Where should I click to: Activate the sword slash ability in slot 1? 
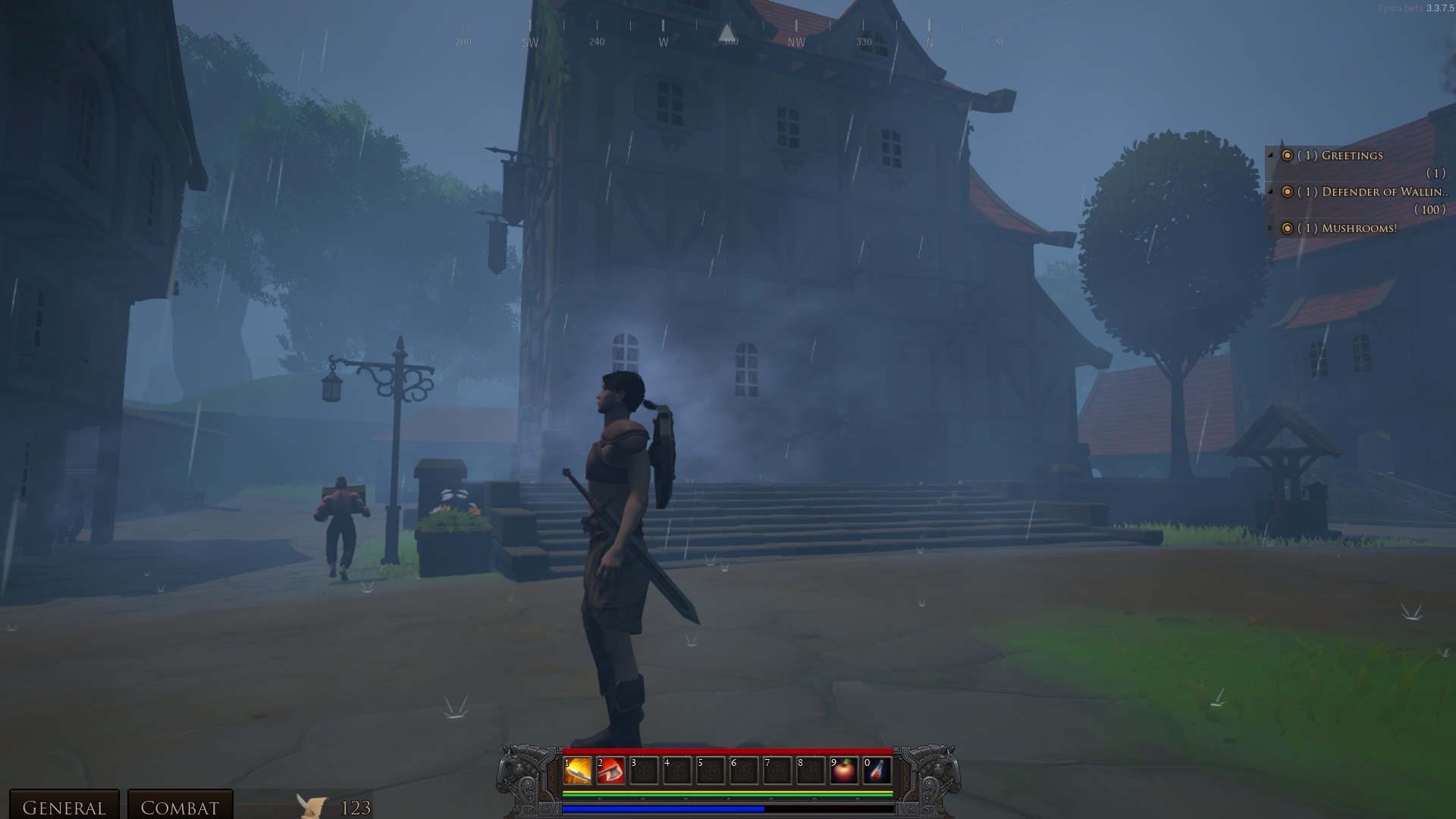coord(577,771)
